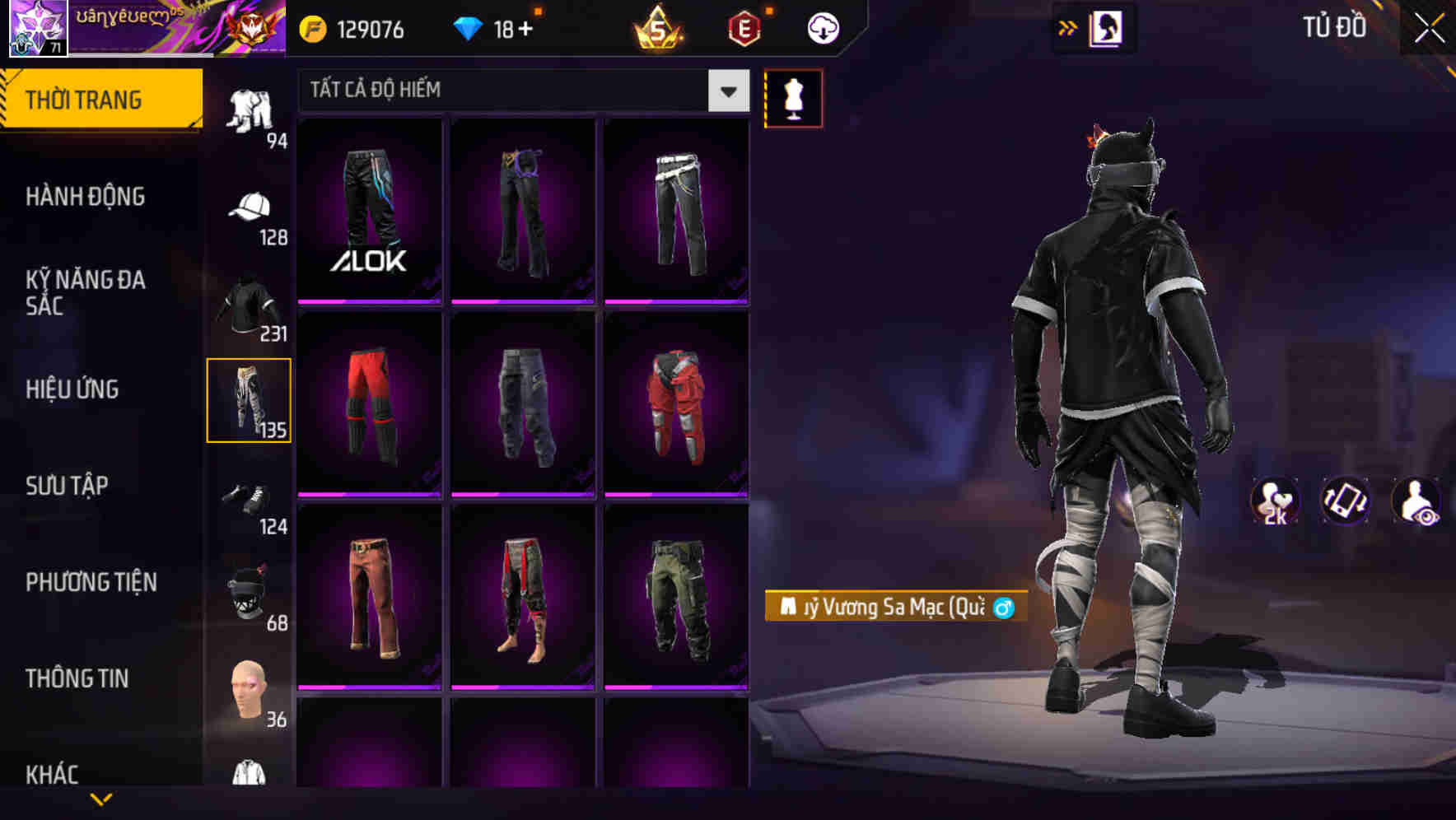Screen dimensions: 1456x820
Task: Click the gold level 5 crown badge
Action: click(659, 29)
